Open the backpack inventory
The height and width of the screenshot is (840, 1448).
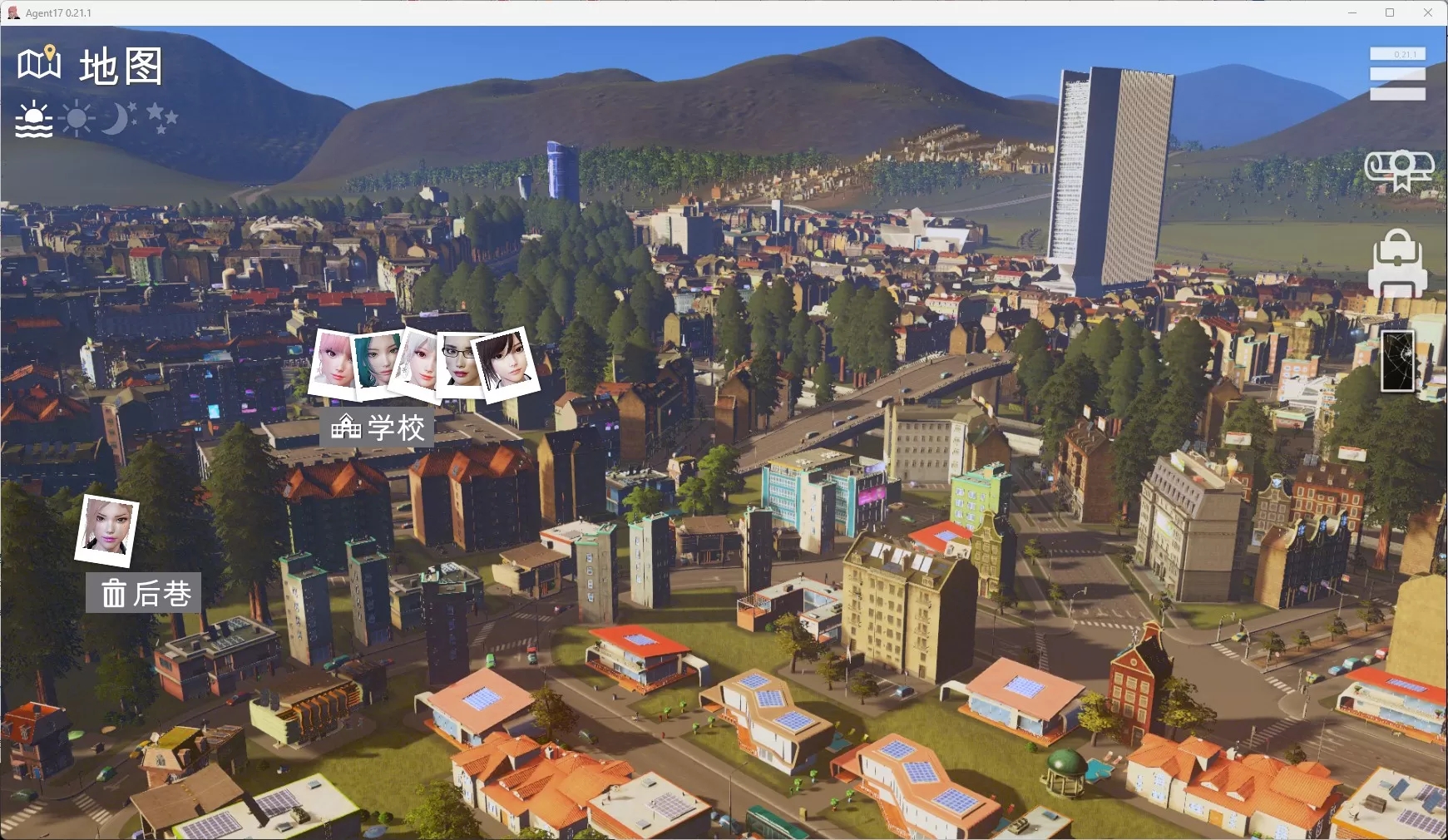pos(1397,263)
